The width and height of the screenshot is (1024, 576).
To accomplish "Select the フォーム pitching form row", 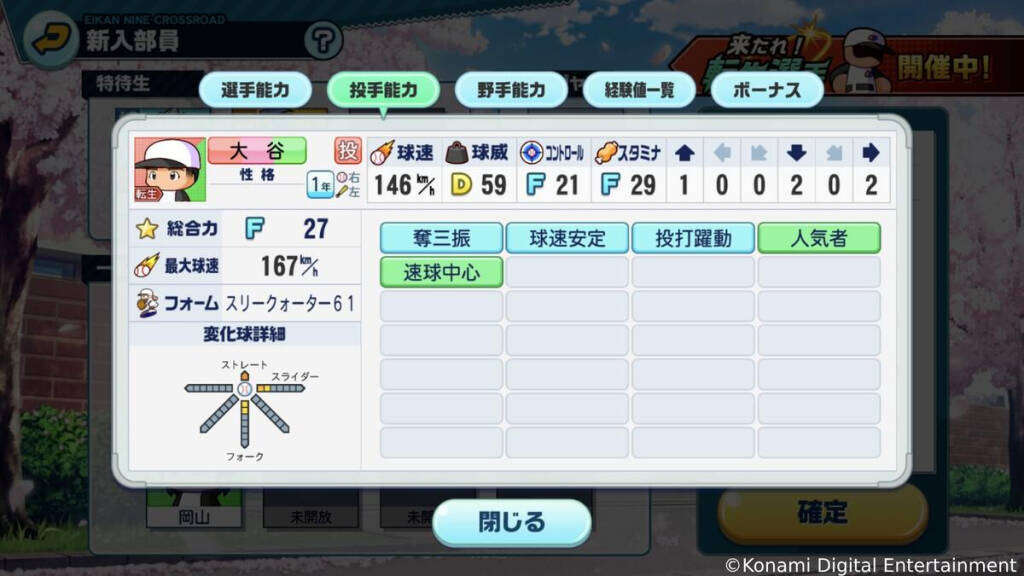I will [x=245, y=303].
